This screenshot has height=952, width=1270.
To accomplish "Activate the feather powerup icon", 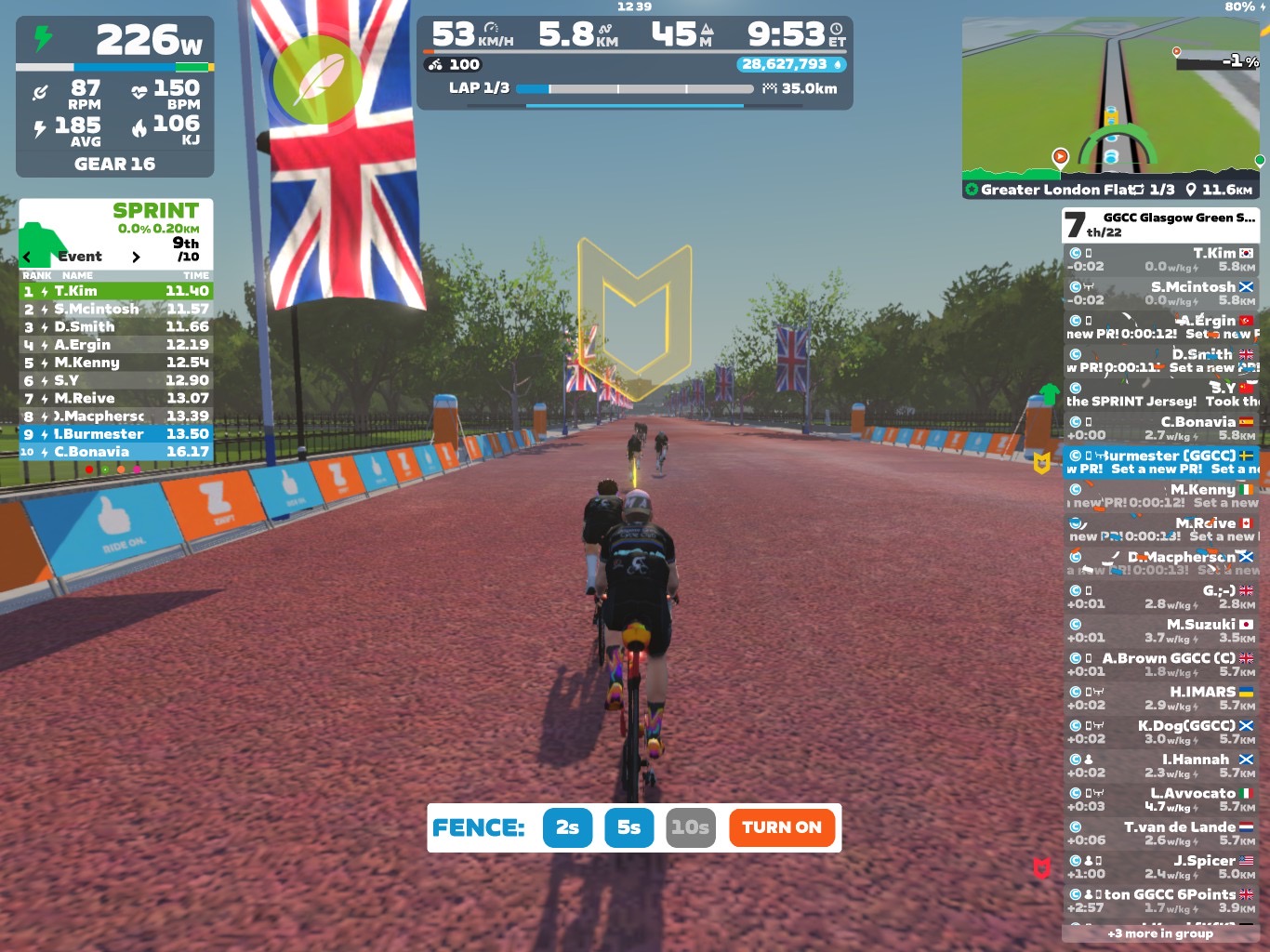I will (318, 80).
